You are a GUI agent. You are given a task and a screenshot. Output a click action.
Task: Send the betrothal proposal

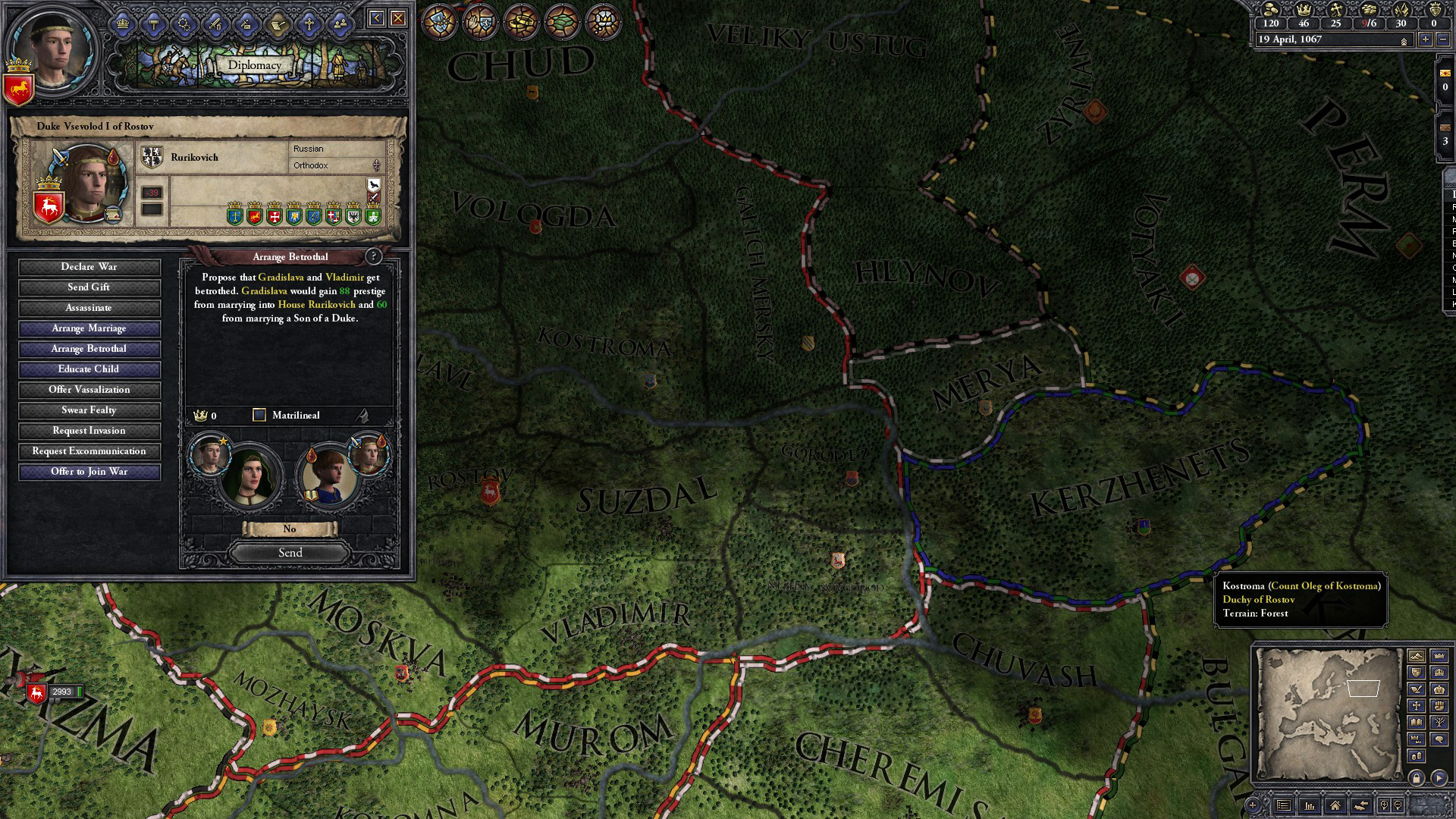pyautogui.click(x=290, y=553)
